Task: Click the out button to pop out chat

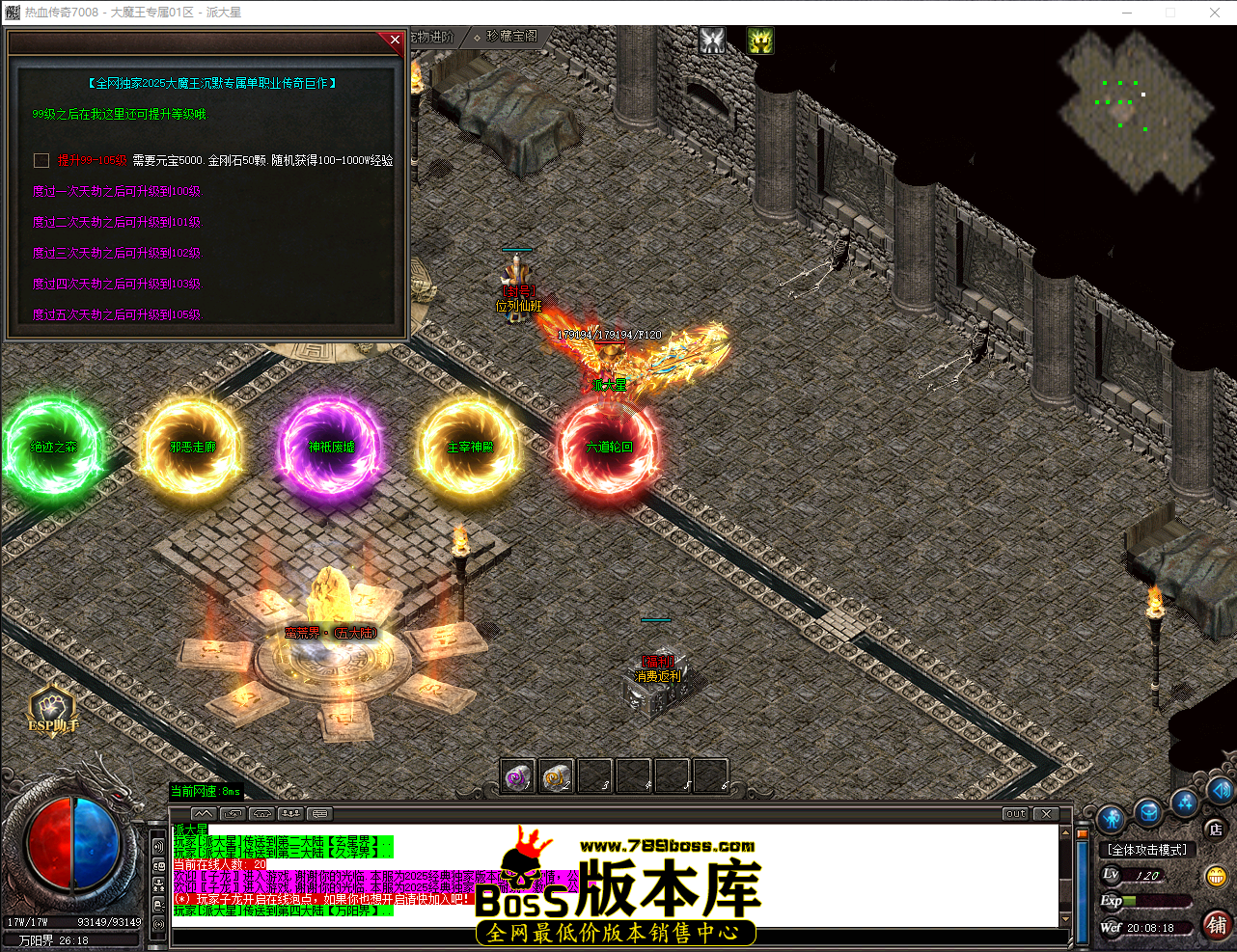Action: tap(1014, 813)
